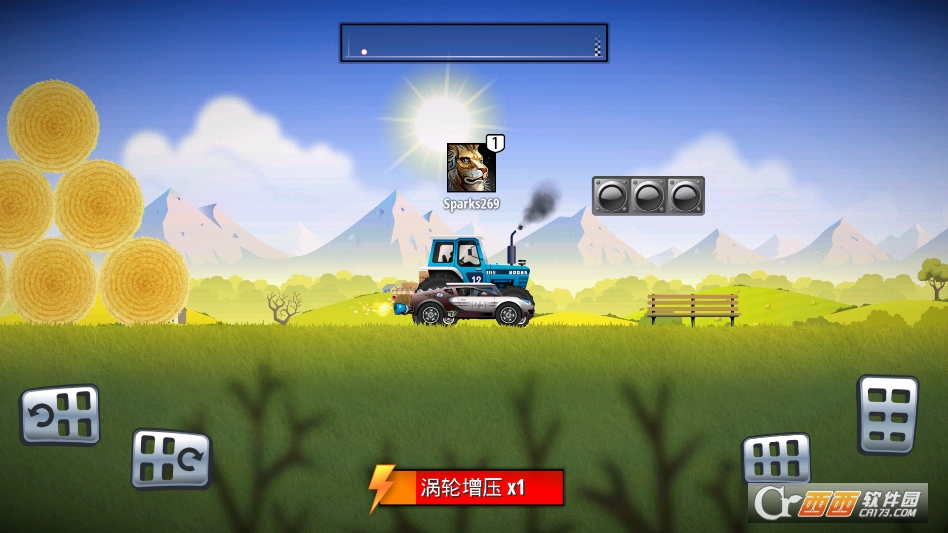Hit the short brake pedal
The image size is (948, 533).
click(776, 459)
